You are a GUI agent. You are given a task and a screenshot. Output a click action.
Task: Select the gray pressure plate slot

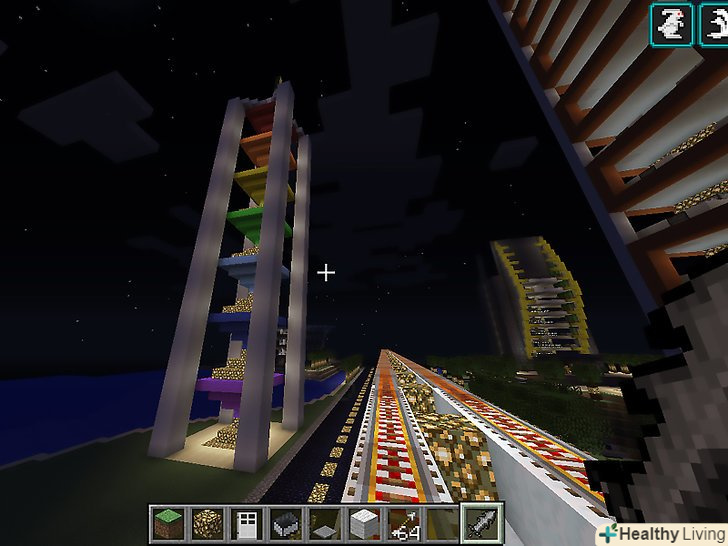pos(323,523)
